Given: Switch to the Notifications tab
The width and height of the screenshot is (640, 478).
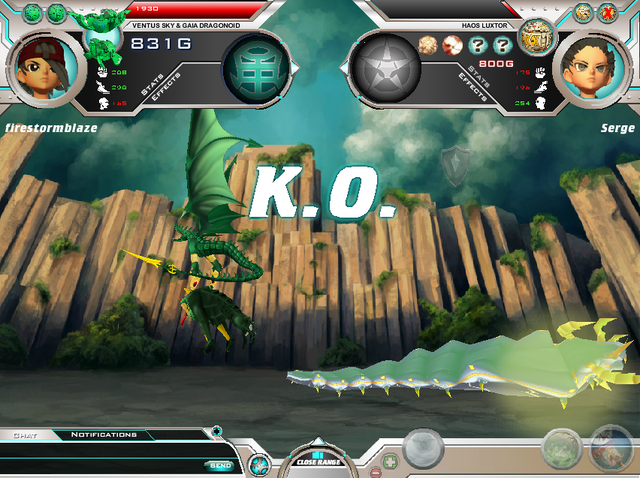Looking at the screenshot, I should tap(103, 435).
